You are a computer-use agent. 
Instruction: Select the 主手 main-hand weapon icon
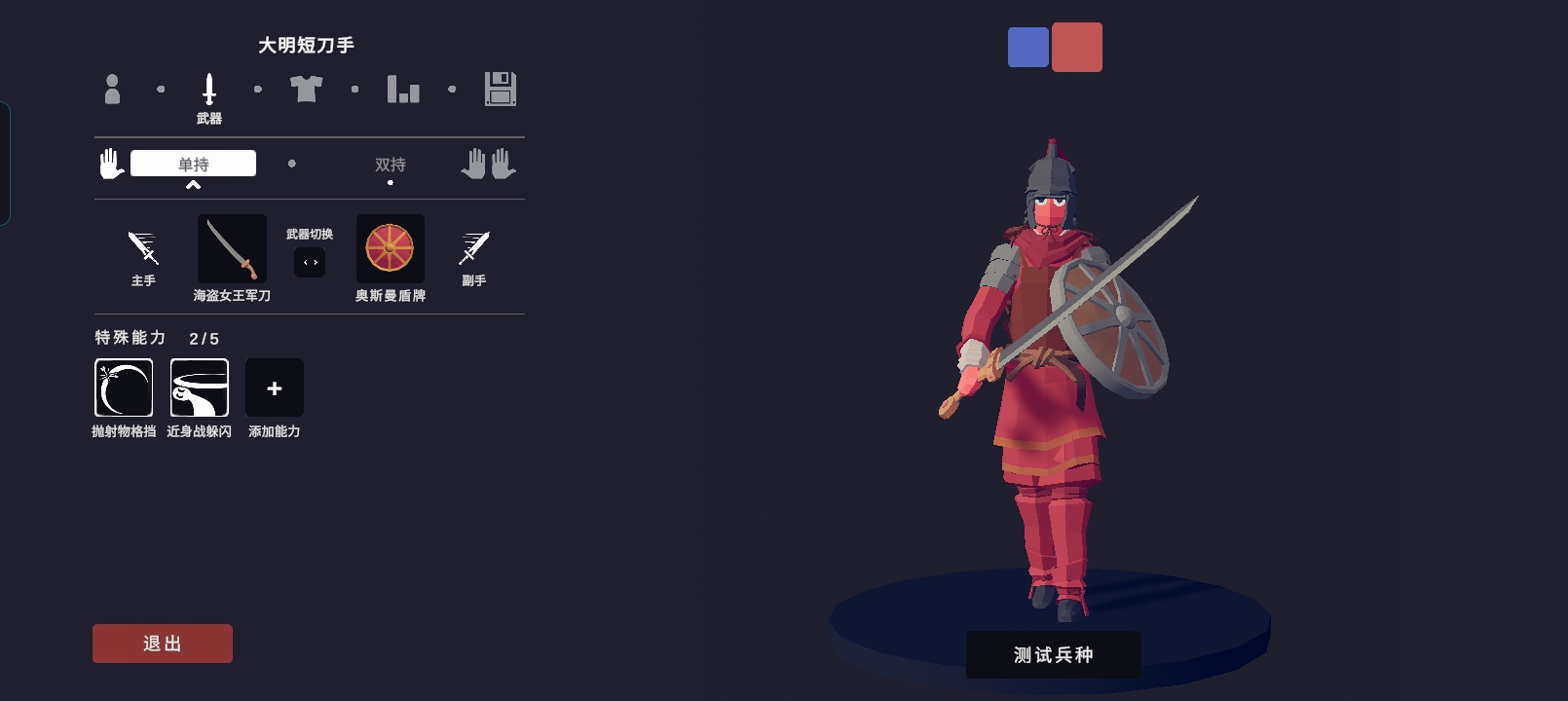(x=142, y=248)
